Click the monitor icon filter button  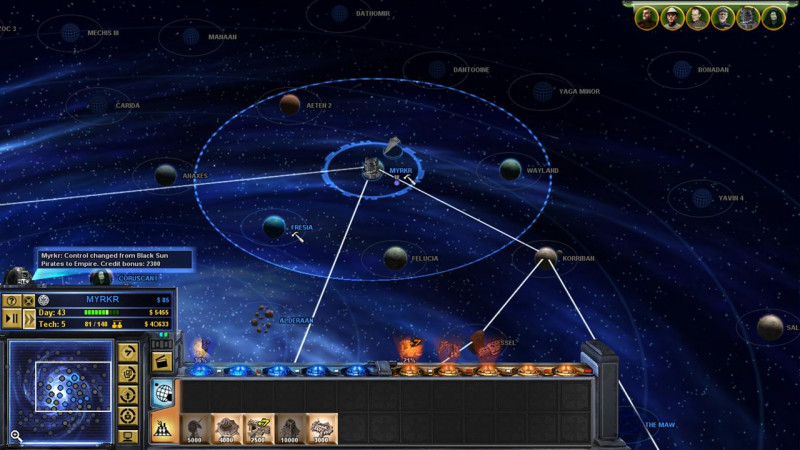[x=127, y=436]
